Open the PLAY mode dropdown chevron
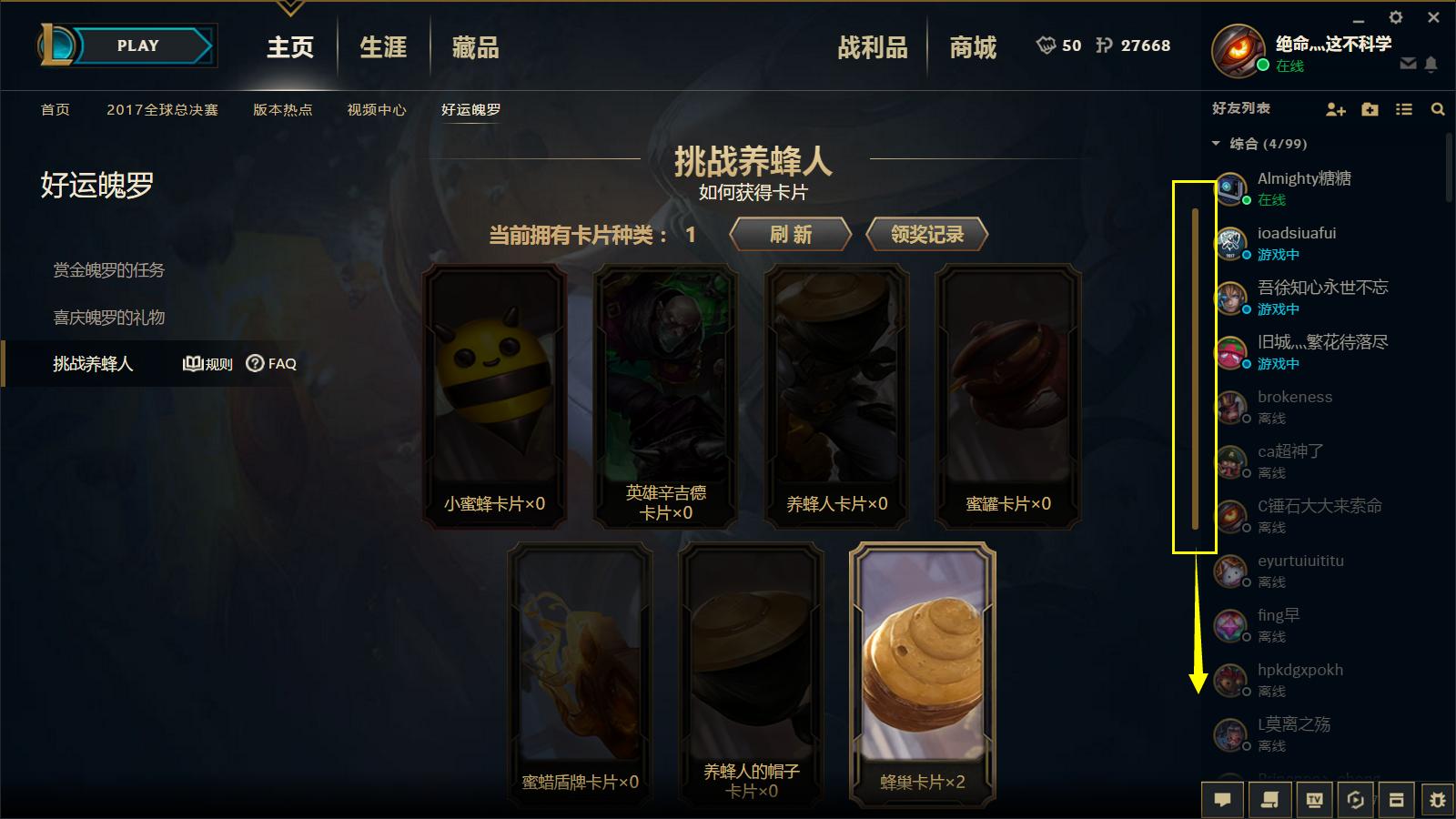 [289, 7]
